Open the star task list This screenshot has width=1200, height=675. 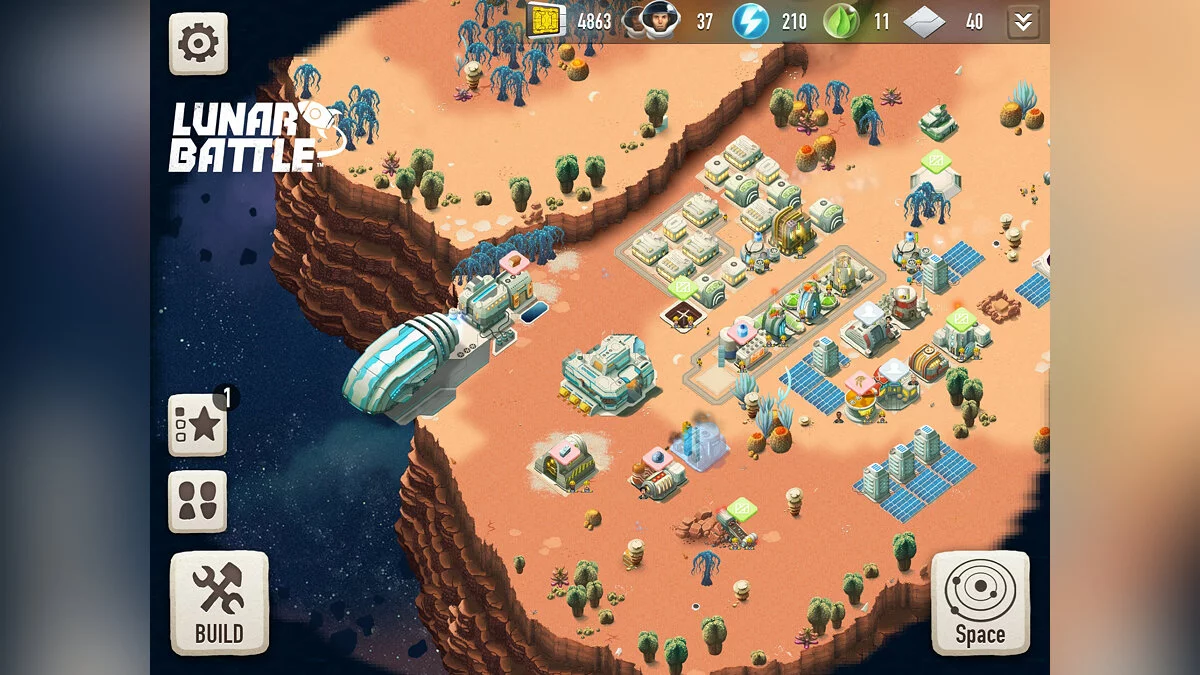198,425
